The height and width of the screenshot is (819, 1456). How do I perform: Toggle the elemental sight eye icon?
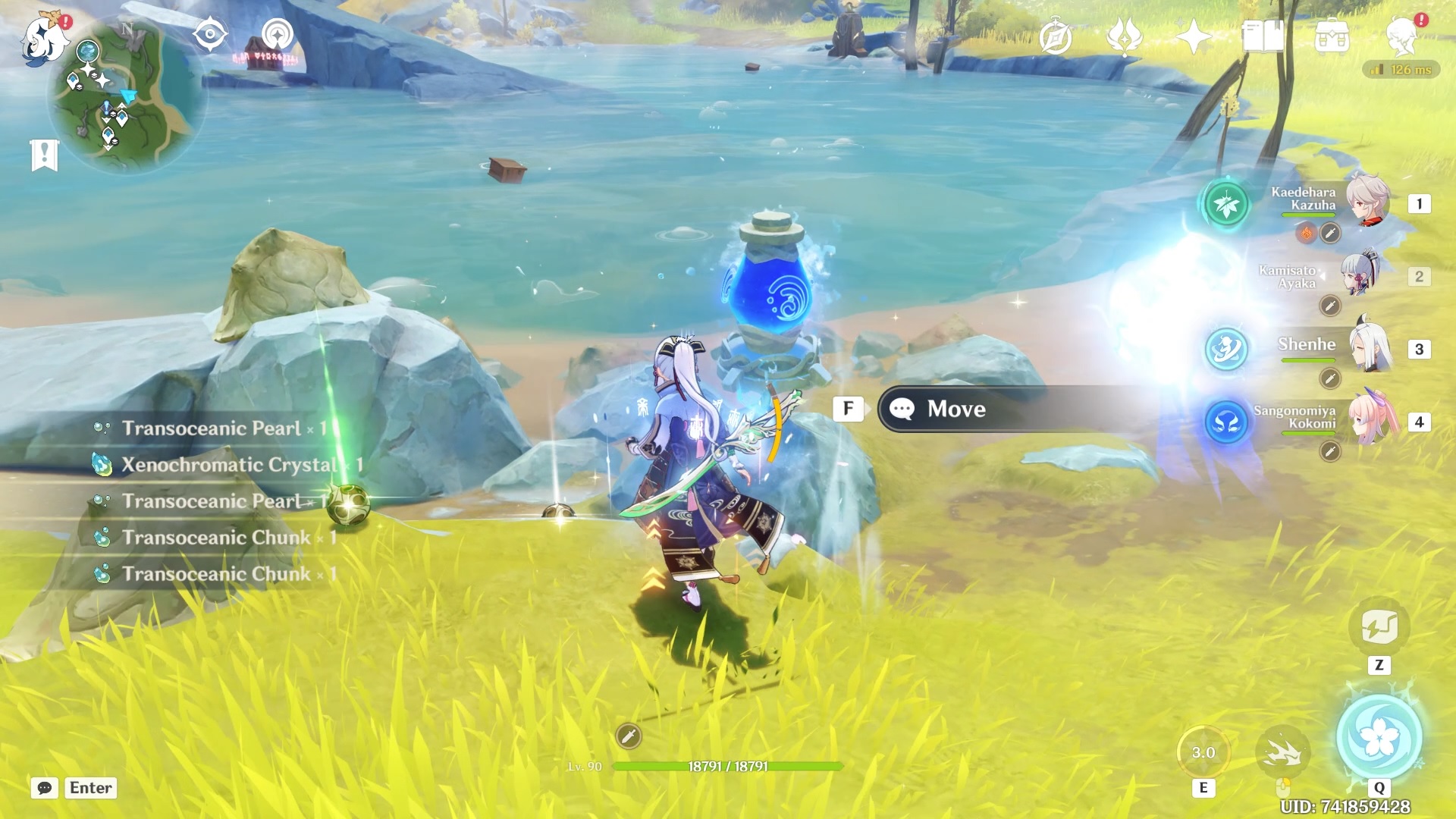pyautogui.click(x=209, y=35)
